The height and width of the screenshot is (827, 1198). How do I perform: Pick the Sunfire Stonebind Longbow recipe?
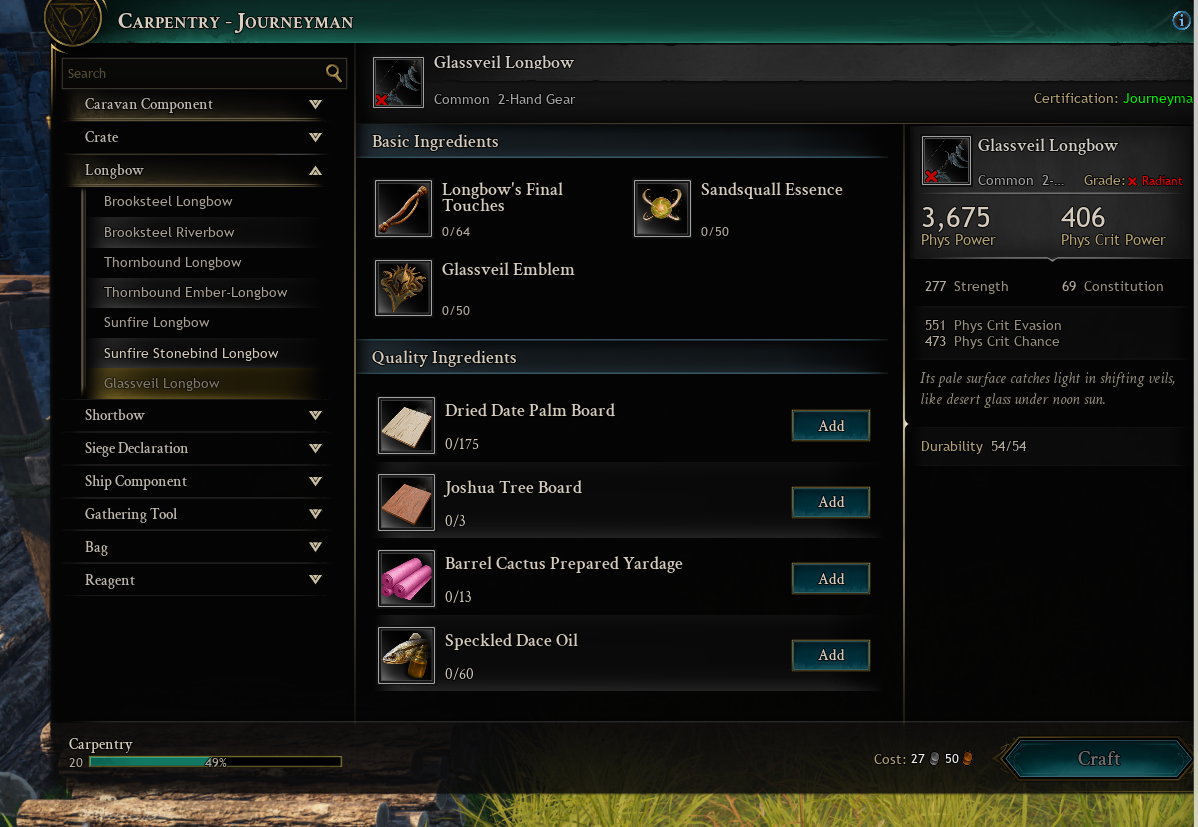click(x=191, y=353)
